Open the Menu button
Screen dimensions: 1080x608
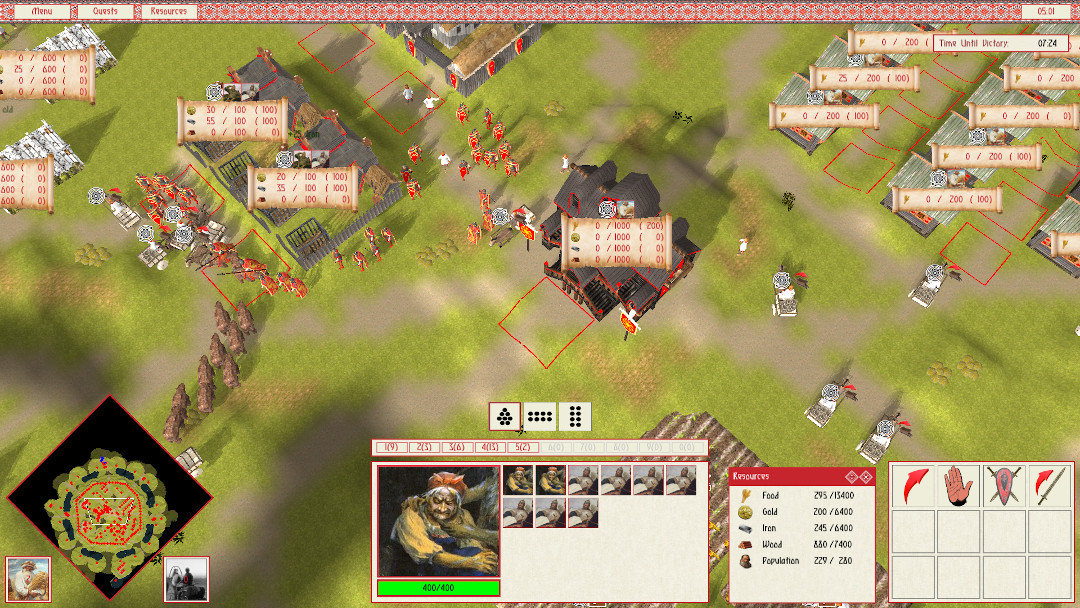click(x=43, y=12)
